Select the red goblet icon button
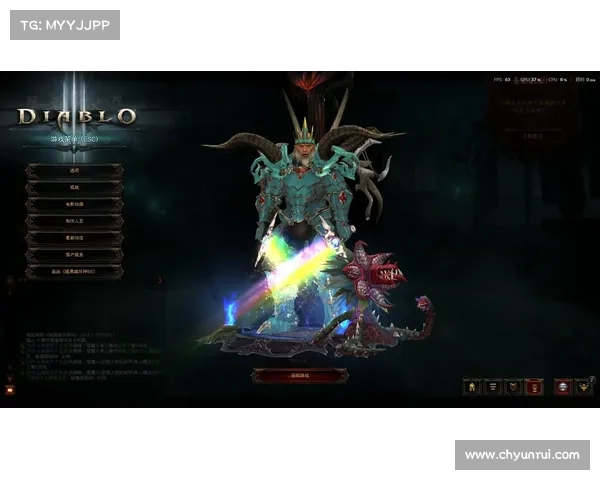 pyautogui.click(x=534, y=387)
